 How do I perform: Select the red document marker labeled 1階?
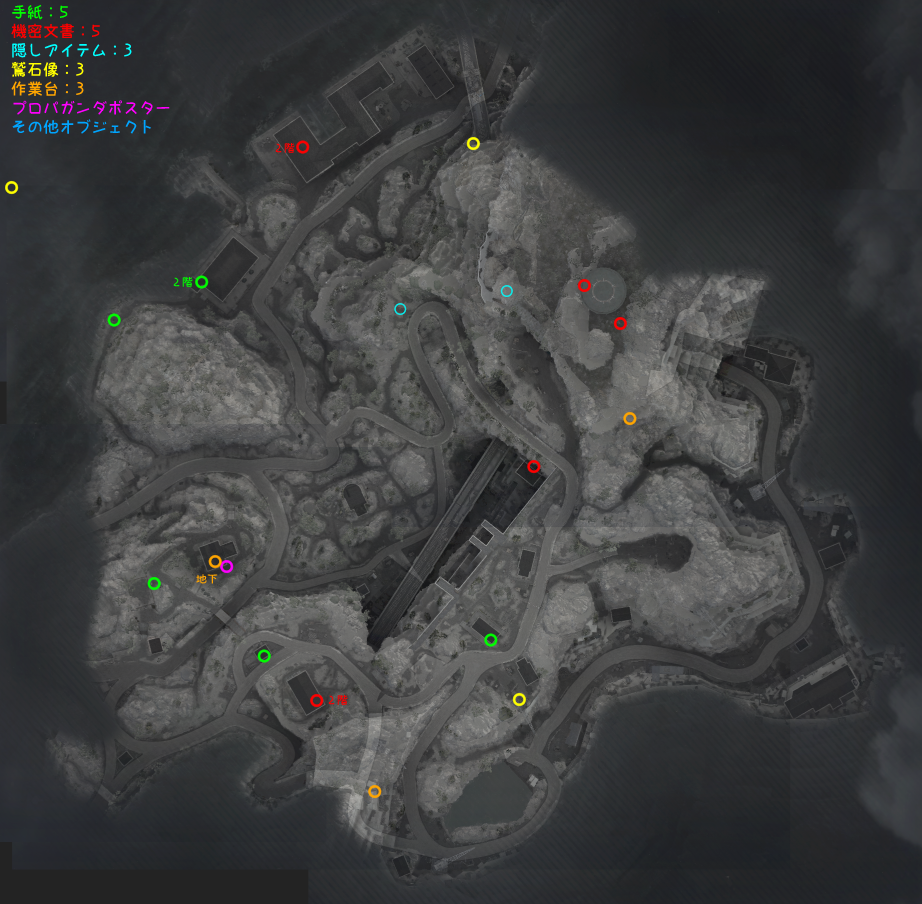pos(317,701)
